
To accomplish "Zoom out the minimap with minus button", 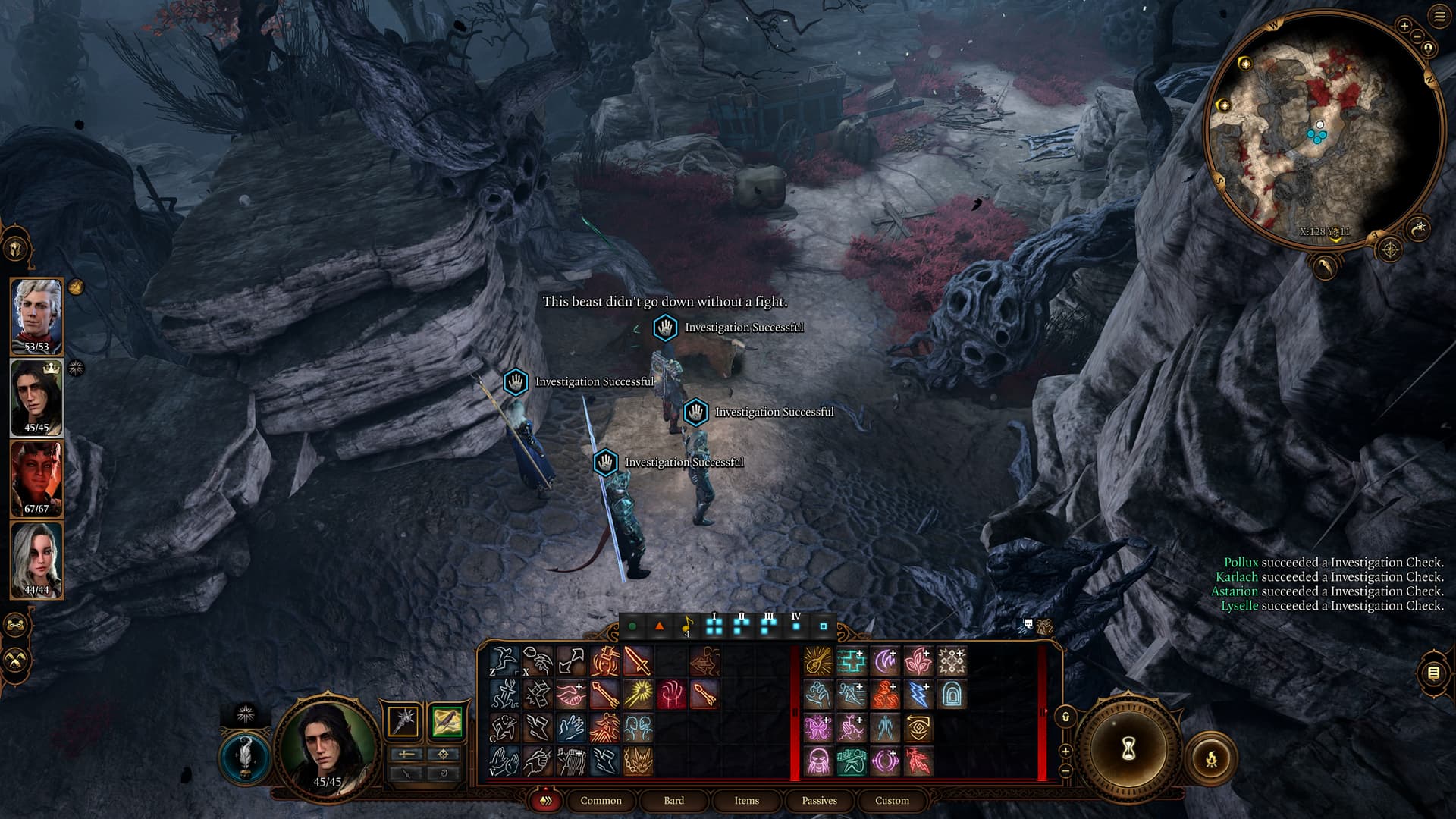I will (x=1416, y=35).
